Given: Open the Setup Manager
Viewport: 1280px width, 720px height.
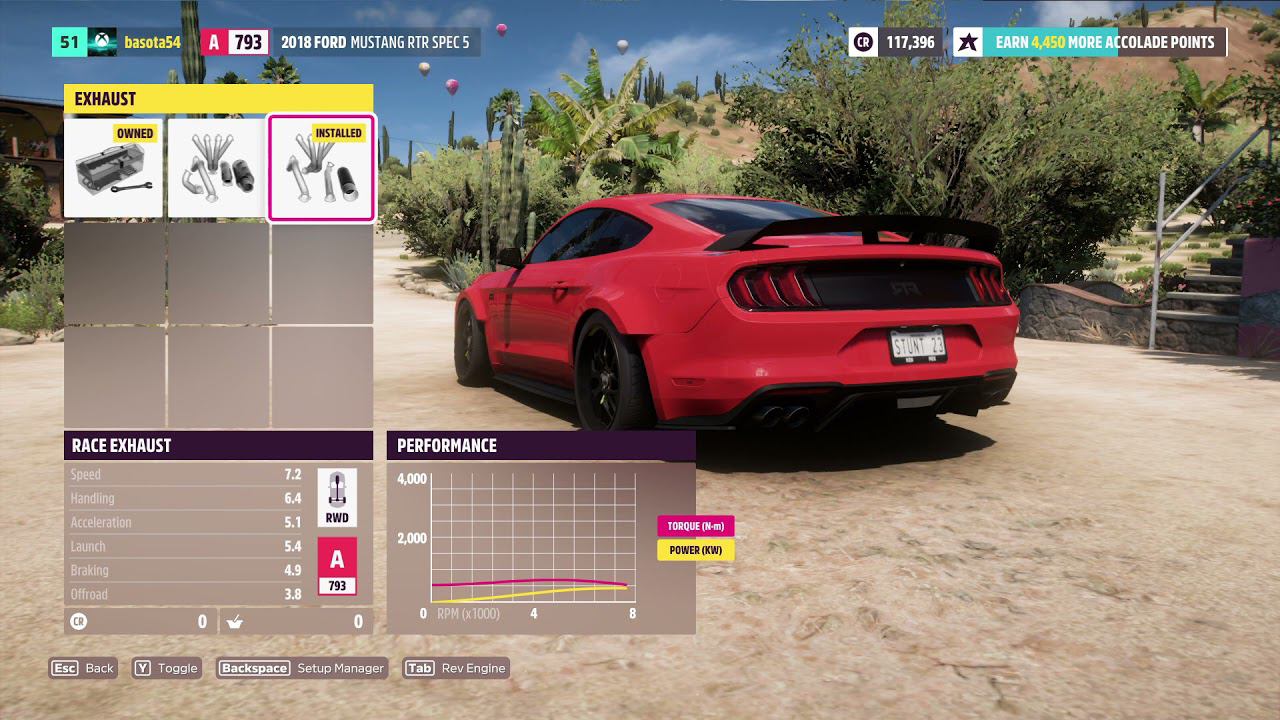Looking at the screenshot, I should click(x=301, y=668).
